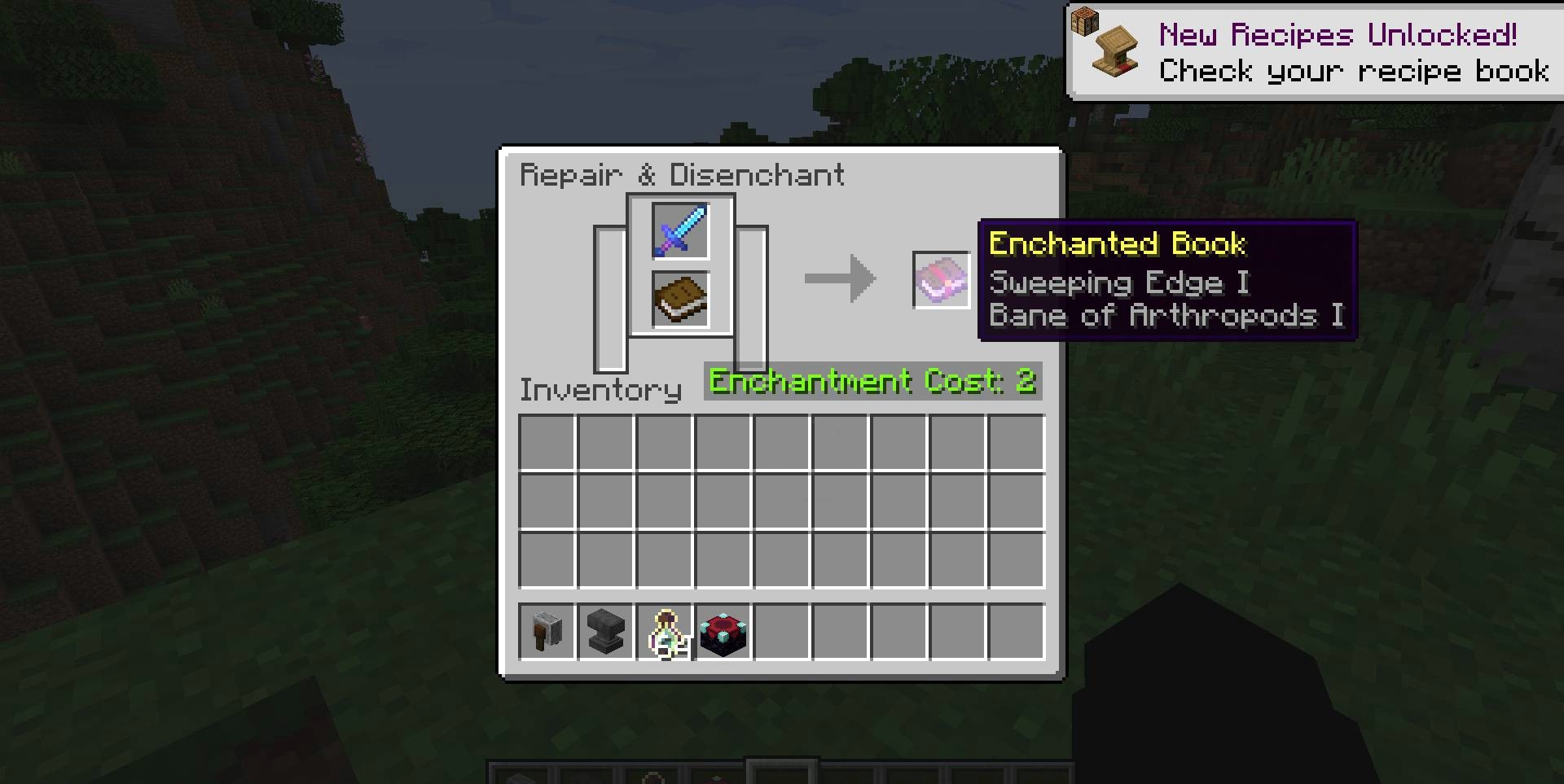The image size is (1564, 784).
Task: Pick up the glowing charm in the hotbar
Action: (x=664, y=633)
